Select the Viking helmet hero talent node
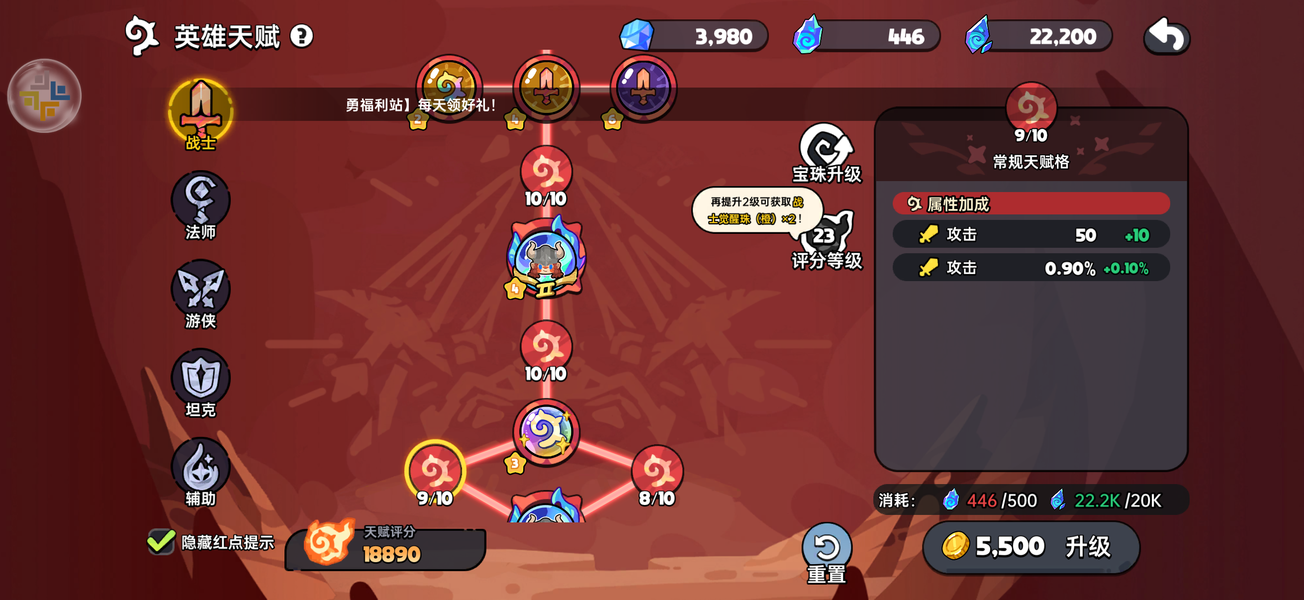 coord(546,258)
